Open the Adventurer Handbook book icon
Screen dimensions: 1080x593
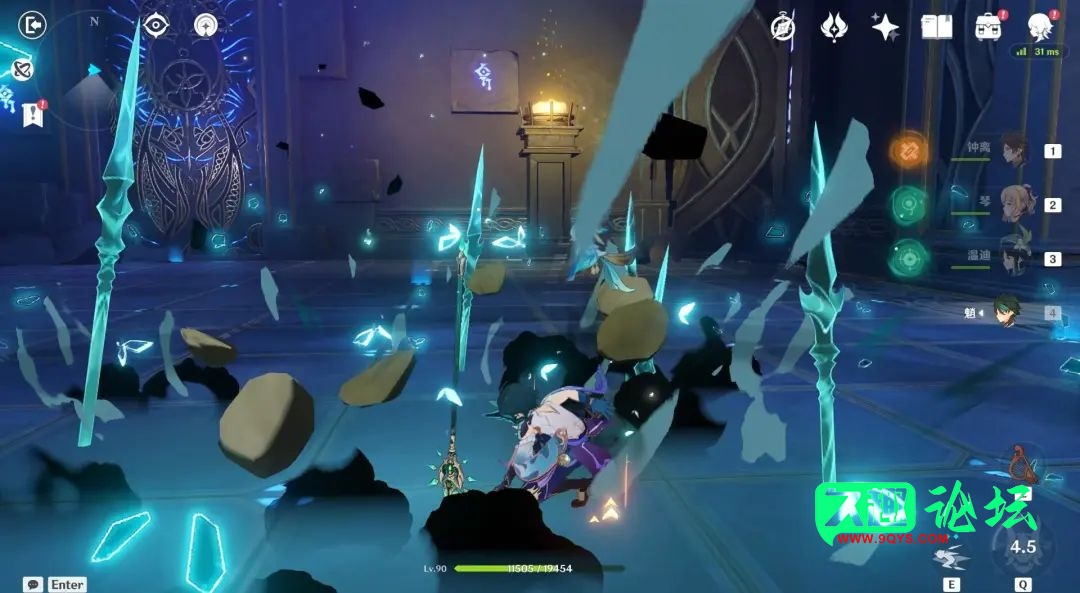pos(937,28)
